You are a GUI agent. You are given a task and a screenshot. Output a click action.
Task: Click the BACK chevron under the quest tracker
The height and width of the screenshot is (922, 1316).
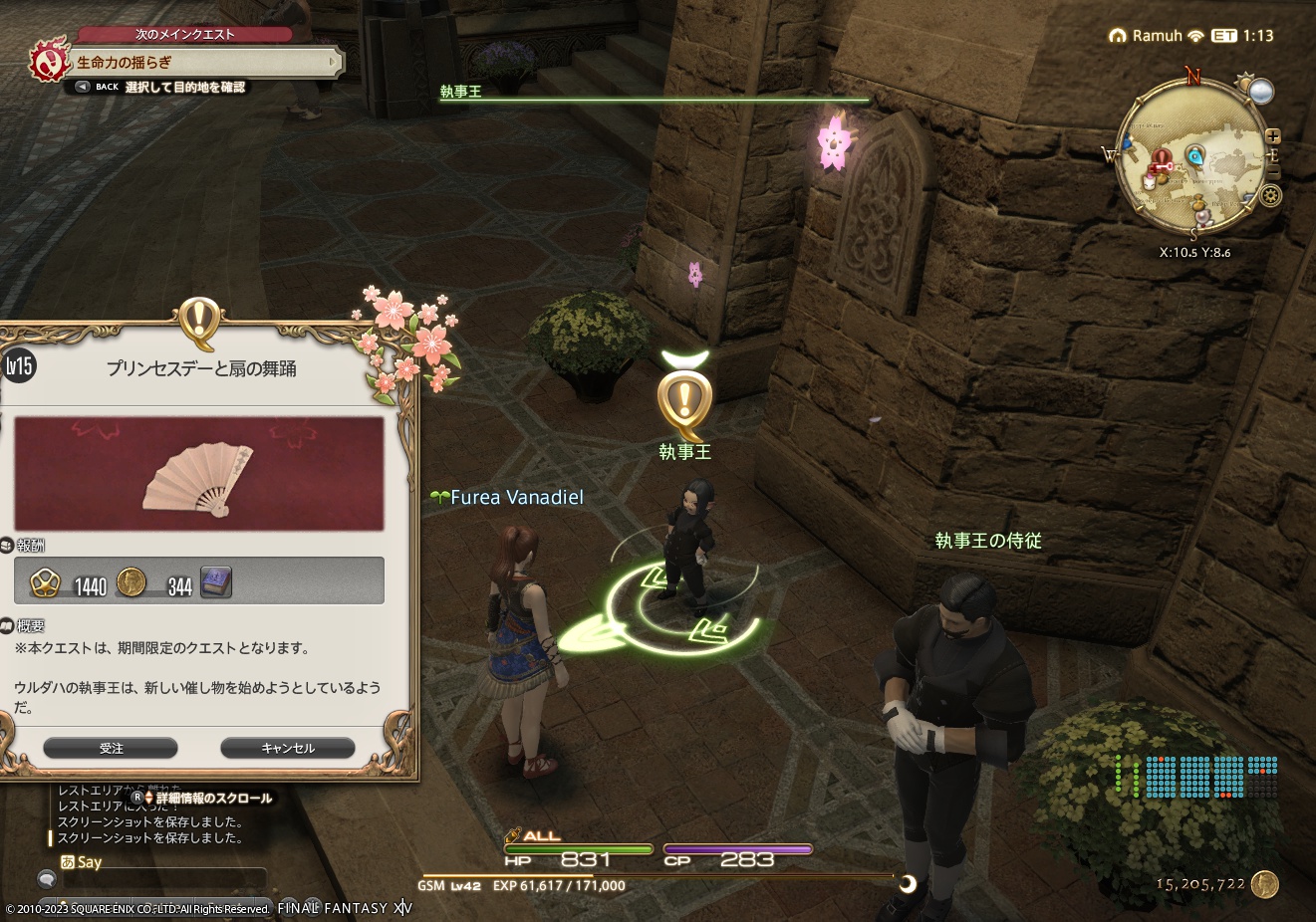(x=81, y=86)
